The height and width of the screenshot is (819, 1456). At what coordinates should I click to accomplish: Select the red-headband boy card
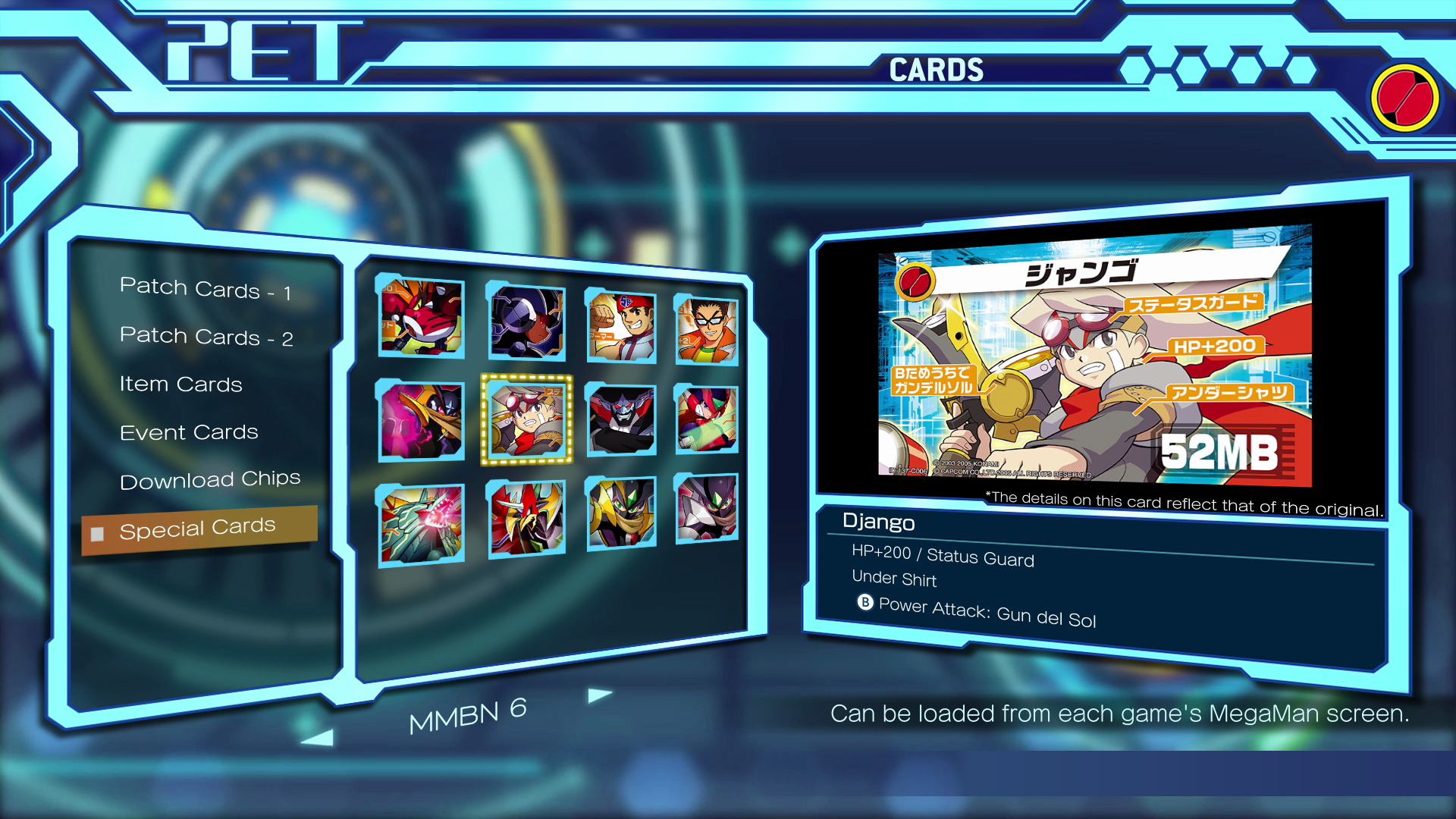tap(620, 326)
